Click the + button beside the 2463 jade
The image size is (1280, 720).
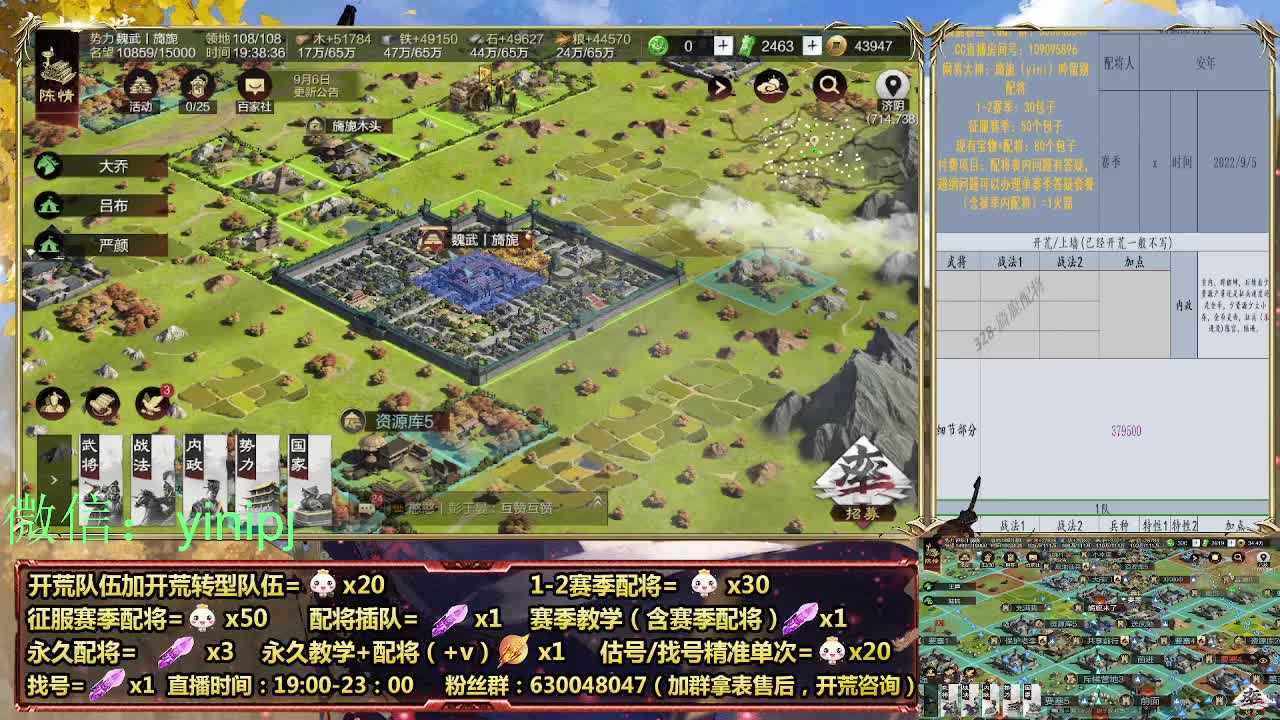click(812, 45)
